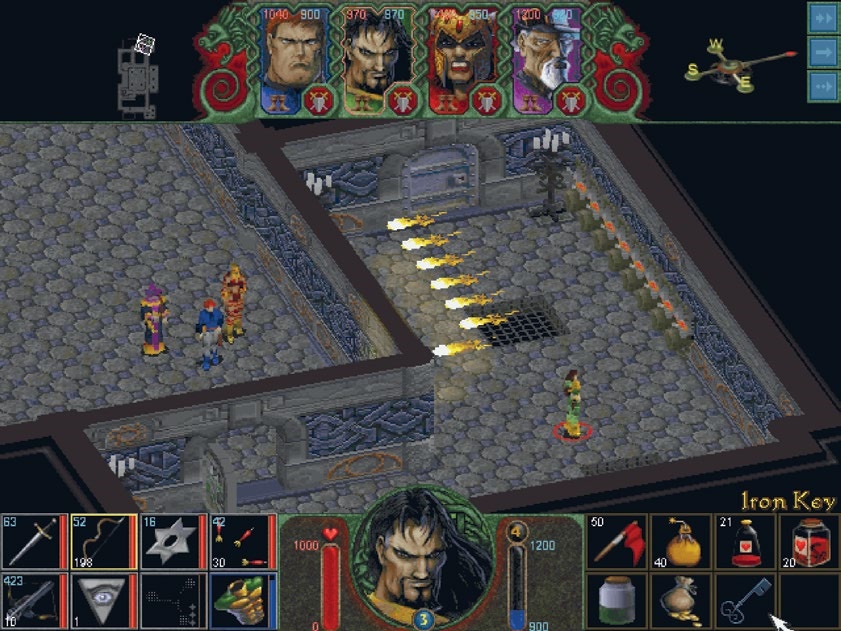Select the bow weapon slot

[104, 541]
